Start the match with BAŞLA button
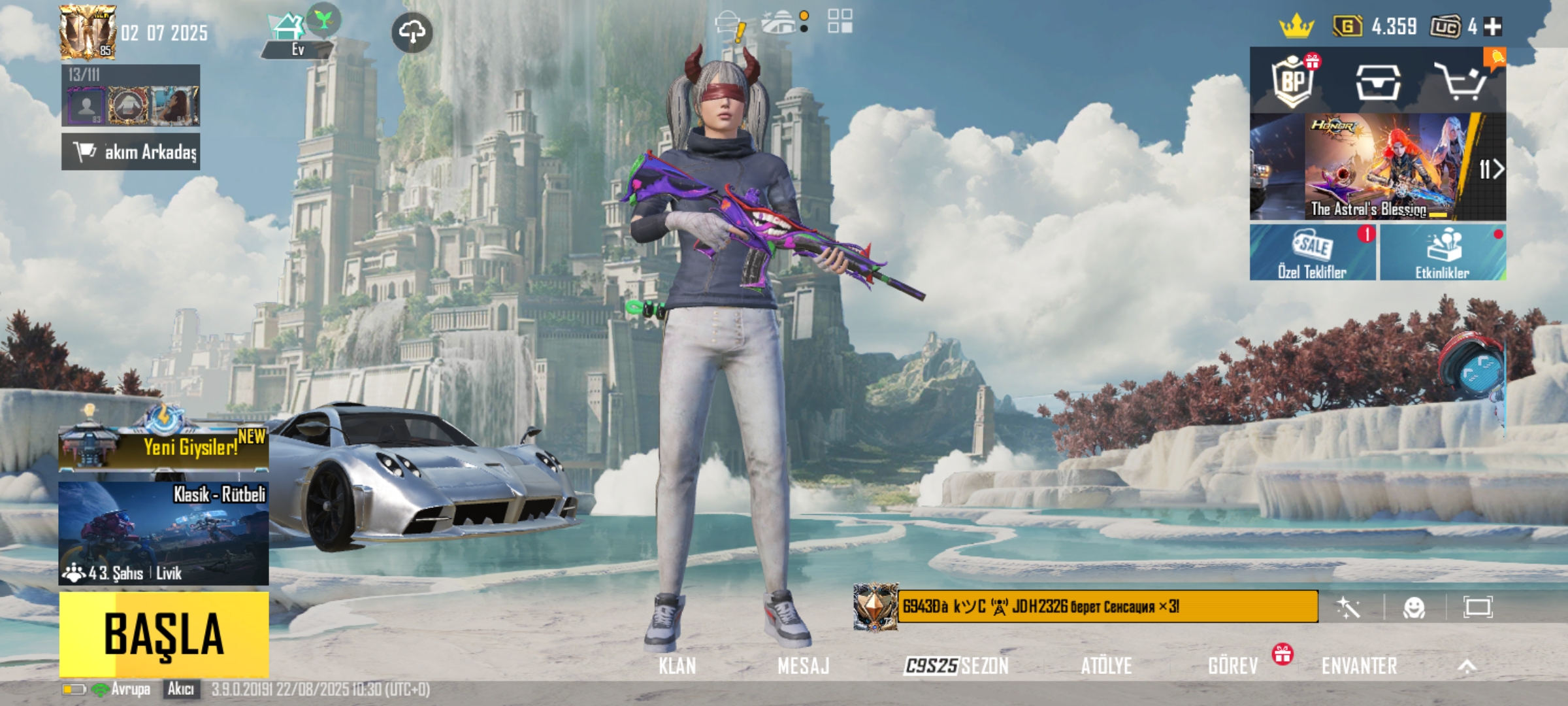Image resolution: width=1568 pixels, height=706 pixels. (163, 634)
